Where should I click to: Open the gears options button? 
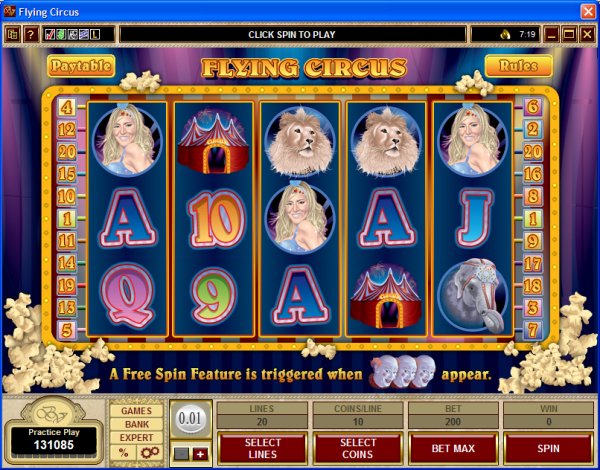(149, 452)
